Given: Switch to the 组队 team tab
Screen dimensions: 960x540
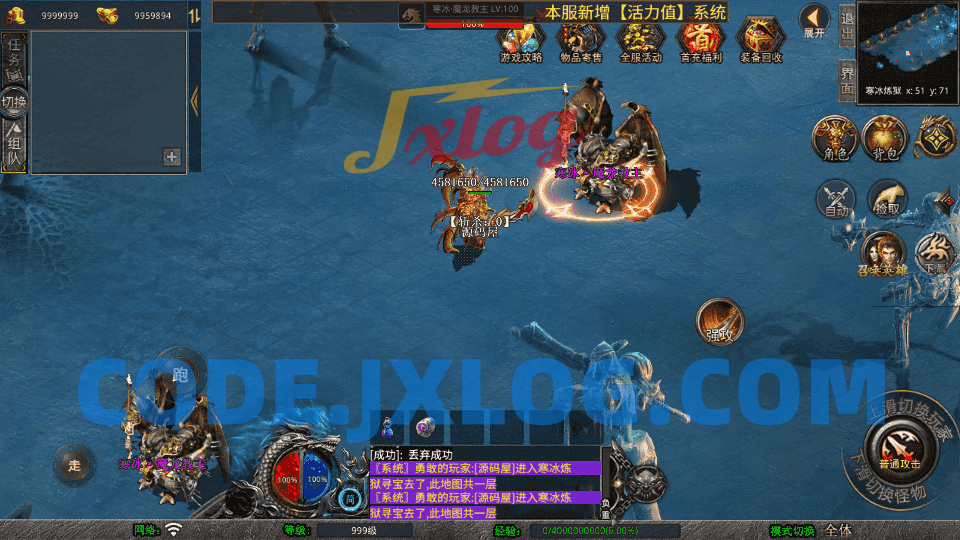Looking at the screenshot, I should 14,148.
